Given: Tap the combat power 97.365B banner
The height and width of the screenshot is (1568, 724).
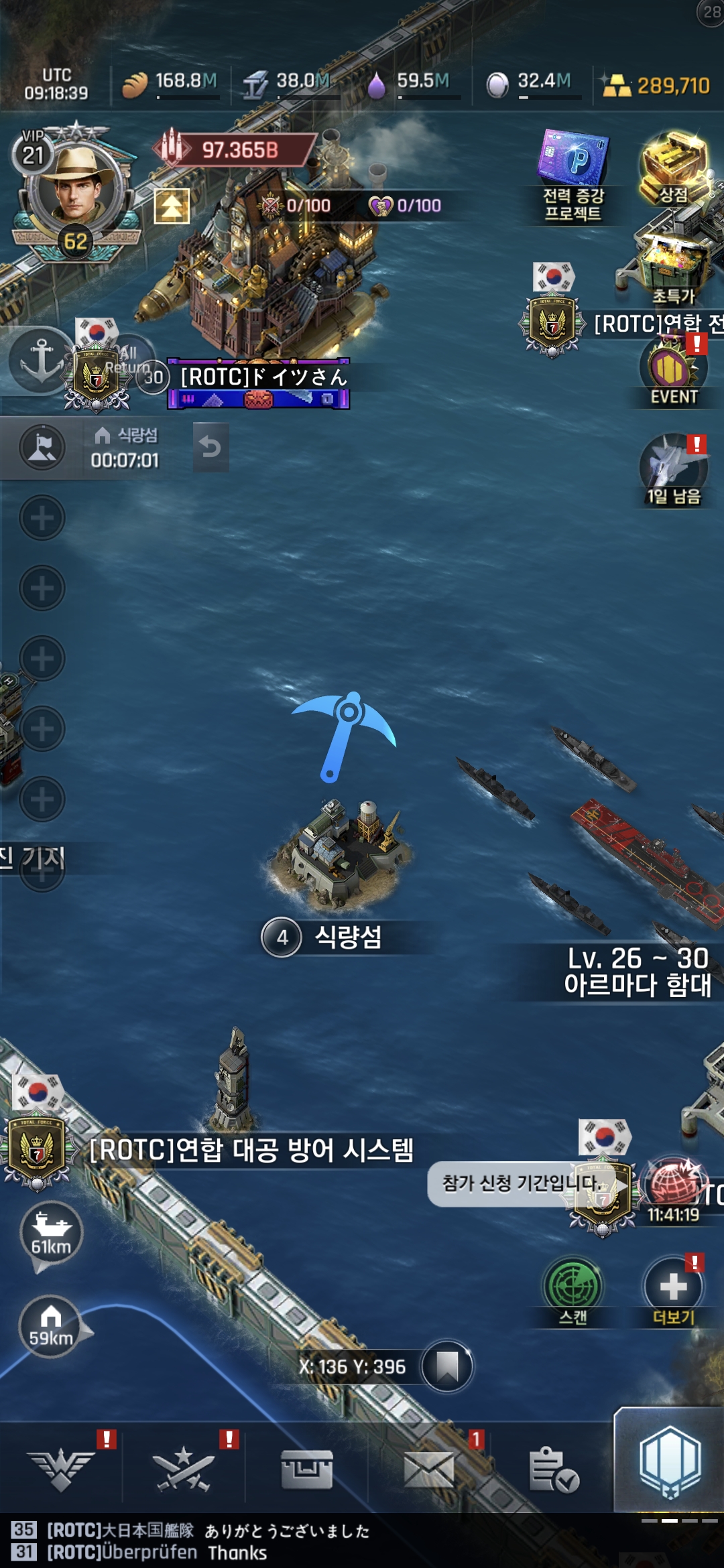Looking at the screenshot, I should 238,149.
